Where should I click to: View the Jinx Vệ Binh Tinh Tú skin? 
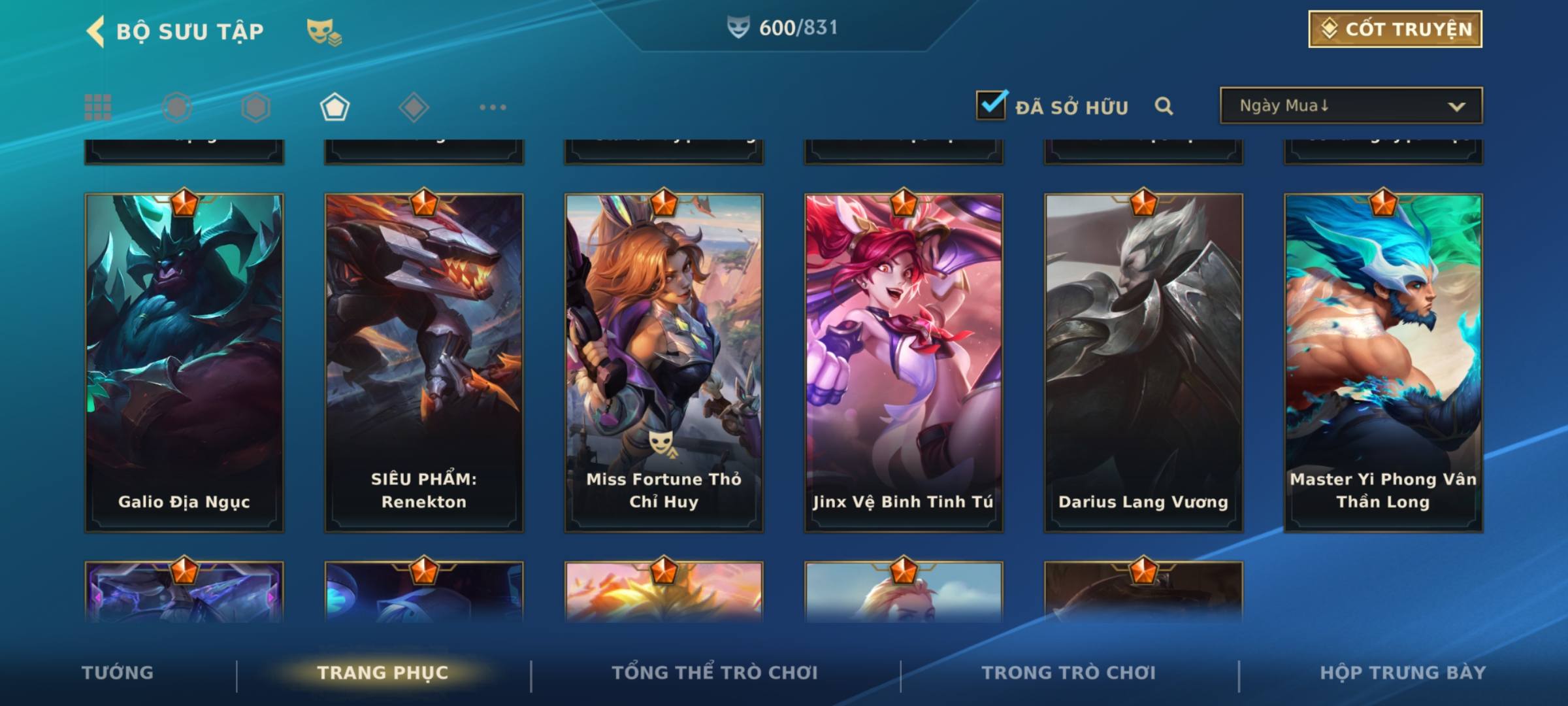point(904,363)
